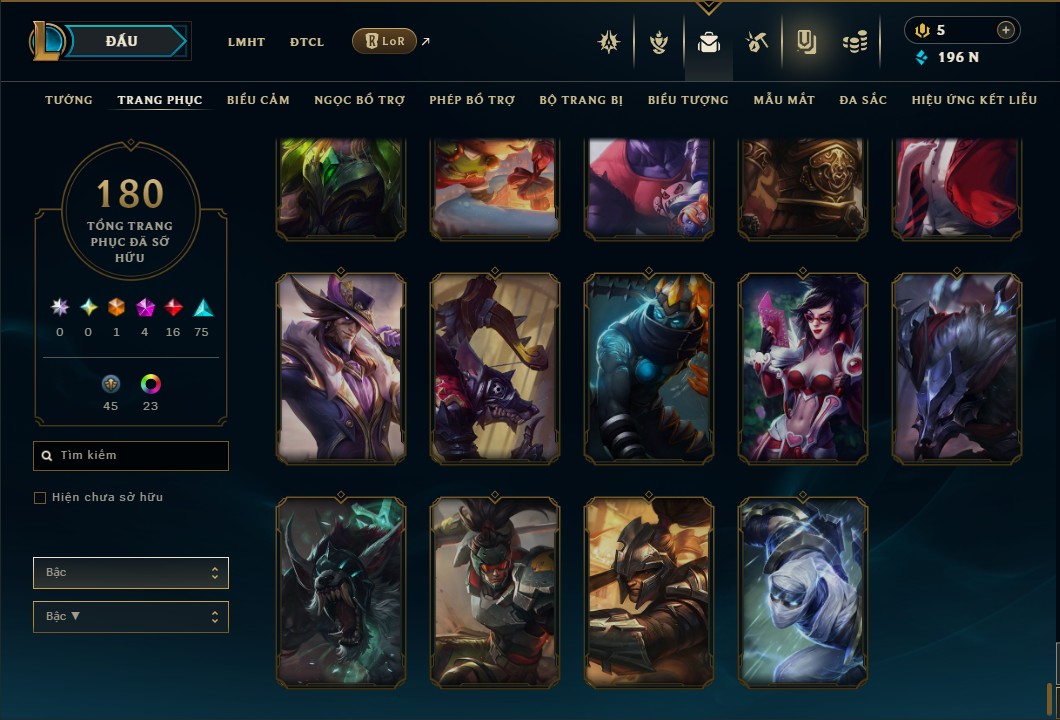Switch to the ĐA SẮC tab
The height and width of the screenshot is (720, 1060).
(x=863, y=100)
